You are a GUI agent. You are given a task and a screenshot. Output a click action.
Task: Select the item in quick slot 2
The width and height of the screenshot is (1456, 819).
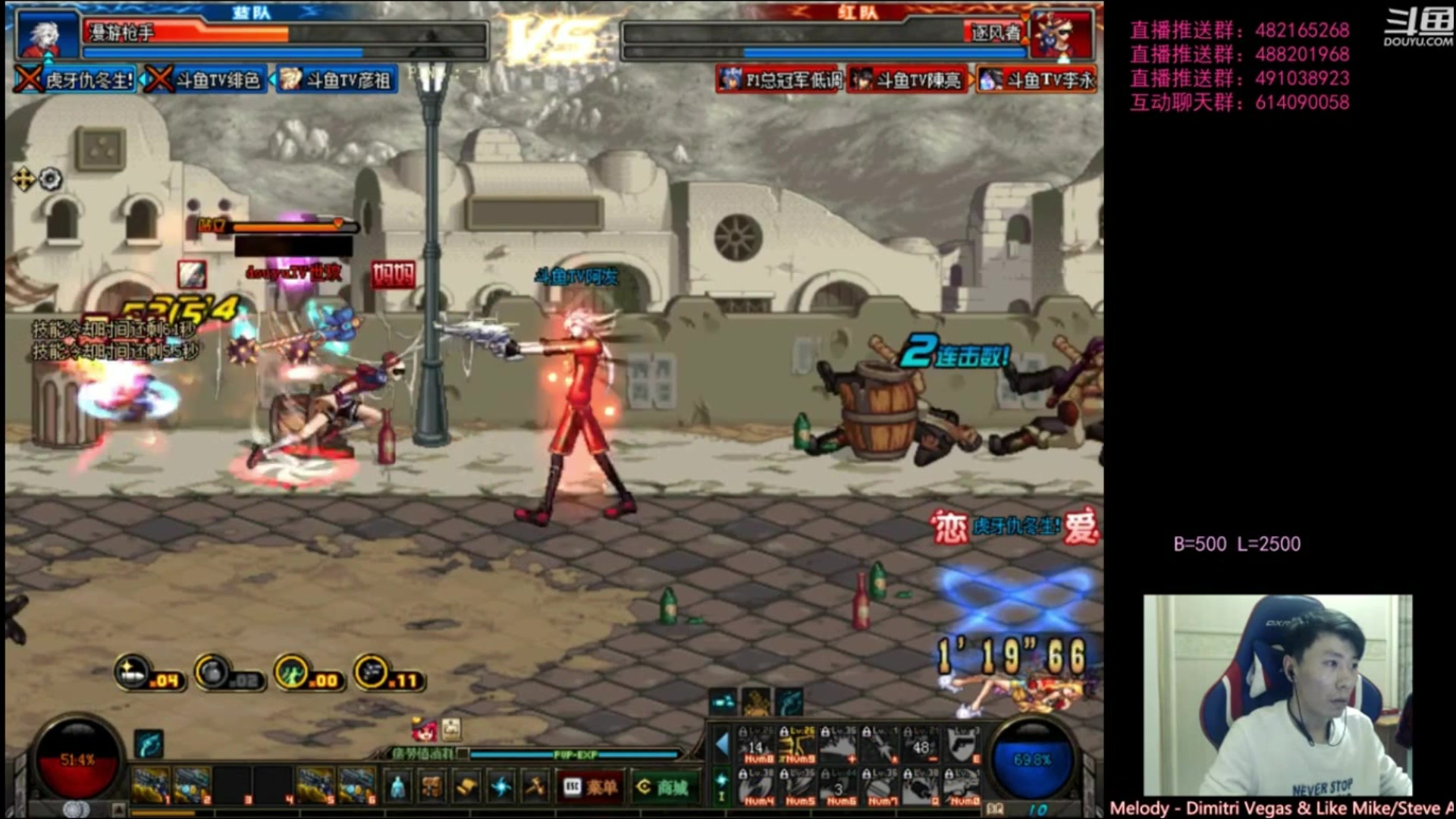point(191,785)
